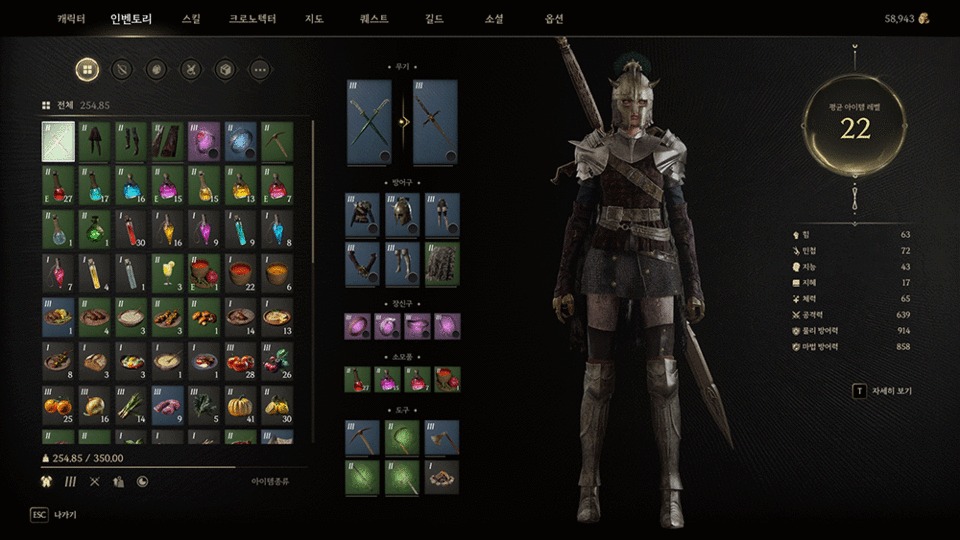960x540 pixels.
Task: Filter inventory by the cube icon category
Action: pos(224,70)
